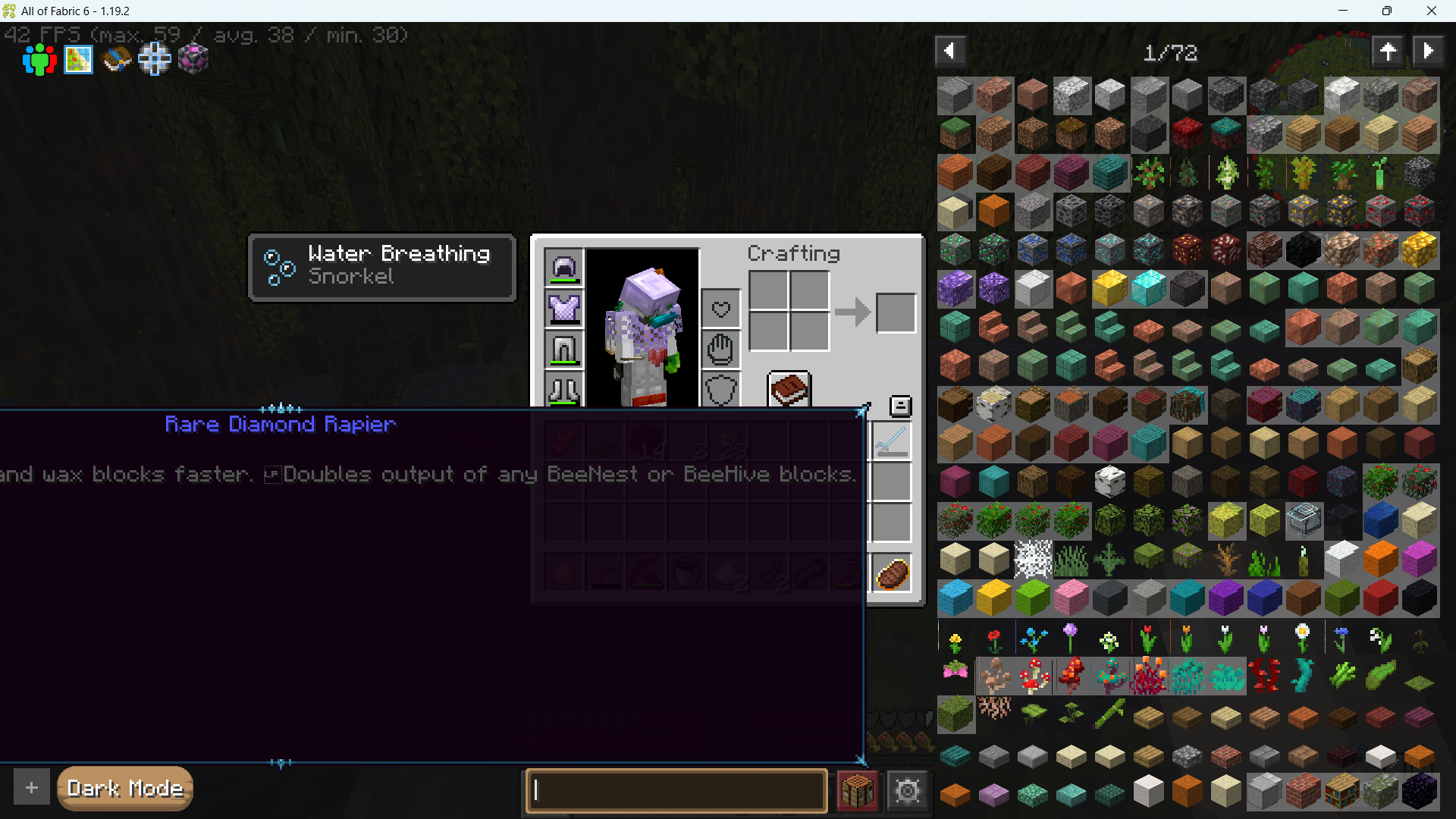Open the REI settings with the gear icon

click(x=907, y=790)
